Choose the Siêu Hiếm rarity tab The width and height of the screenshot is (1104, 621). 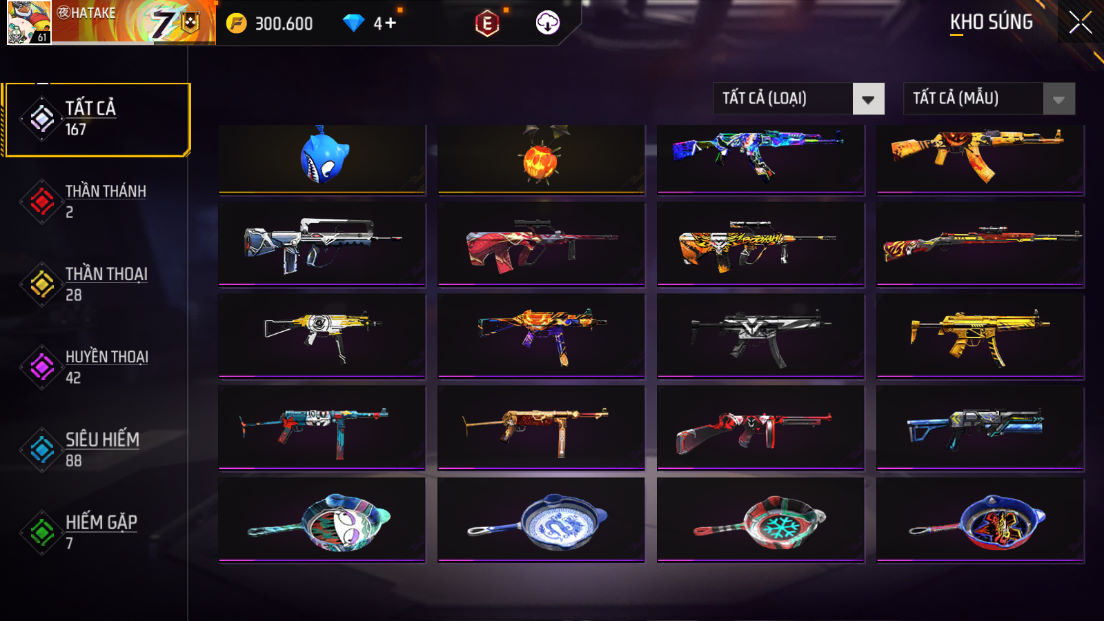coord(97,449)
